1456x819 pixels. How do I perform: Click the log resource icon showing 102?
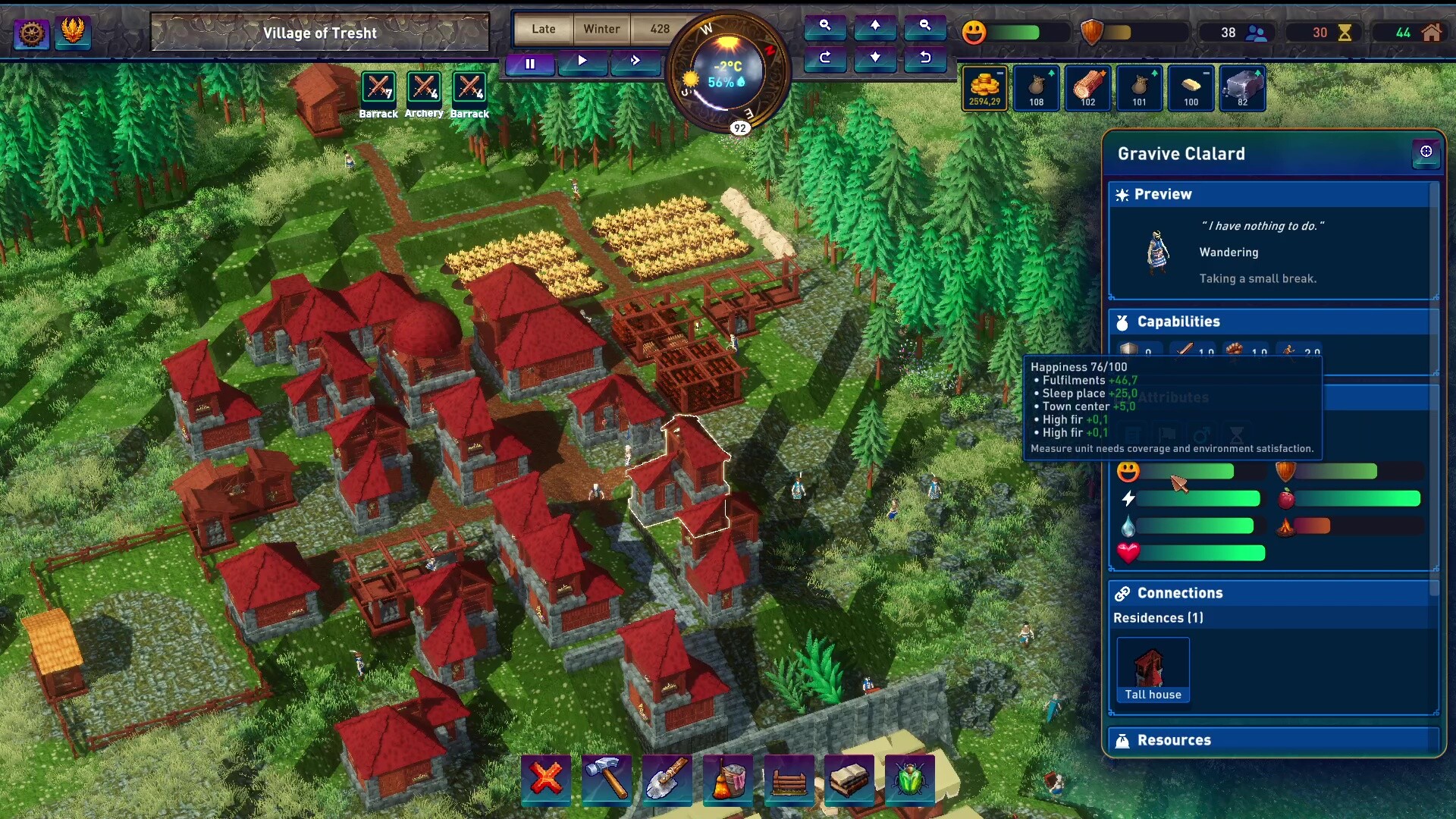[1087, 87]
